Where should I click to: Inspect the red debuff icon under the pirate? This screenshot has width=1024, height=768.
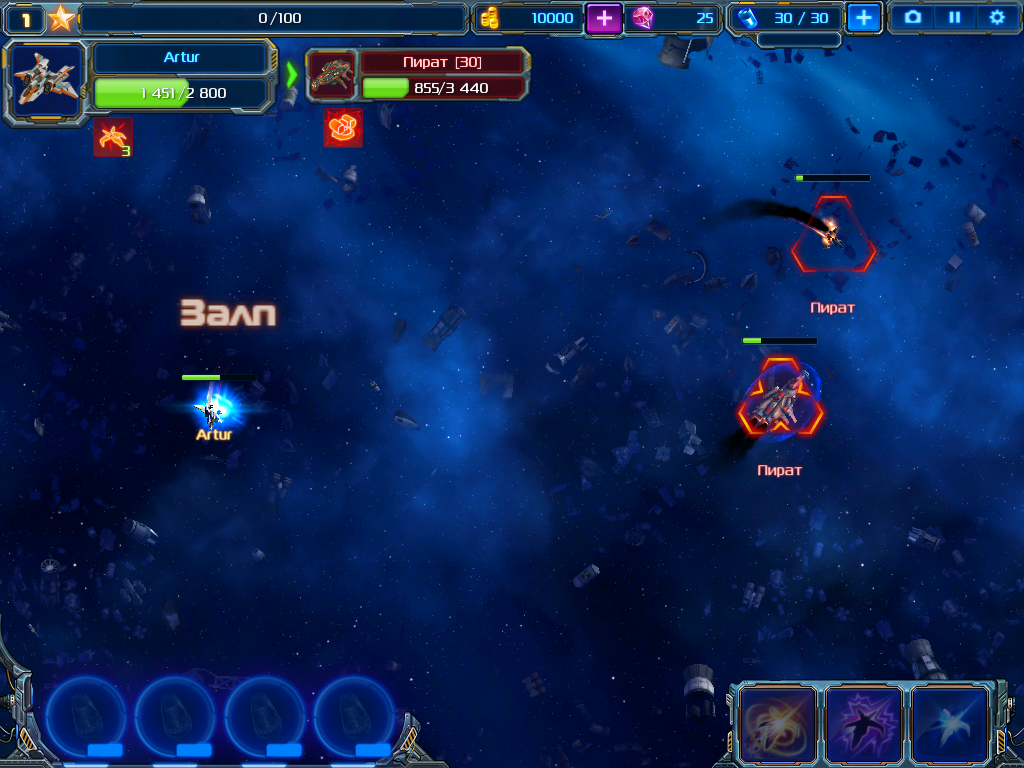point(343,128)
